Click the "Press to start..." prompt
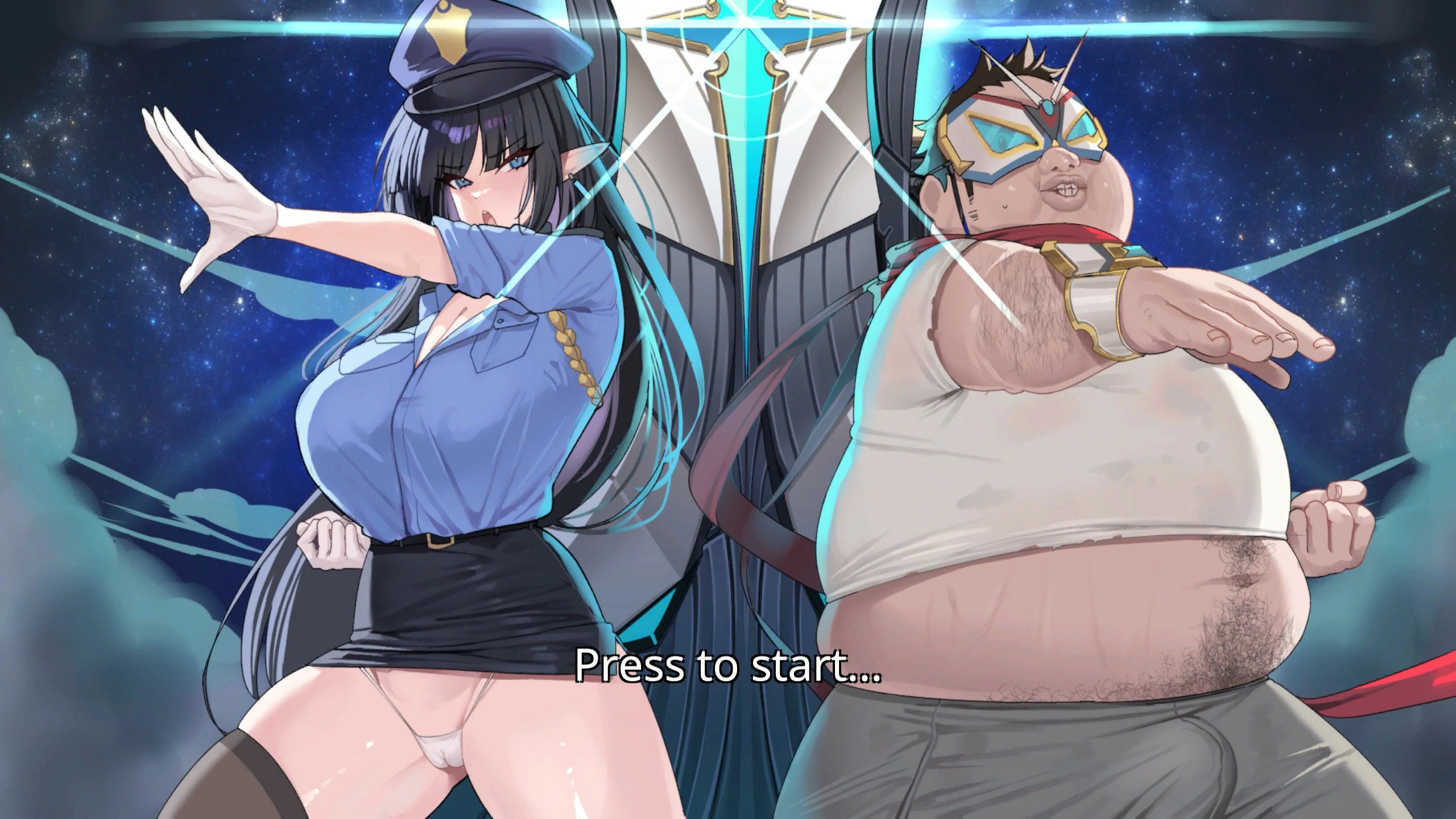1456x819 pixels. [727, 665]
